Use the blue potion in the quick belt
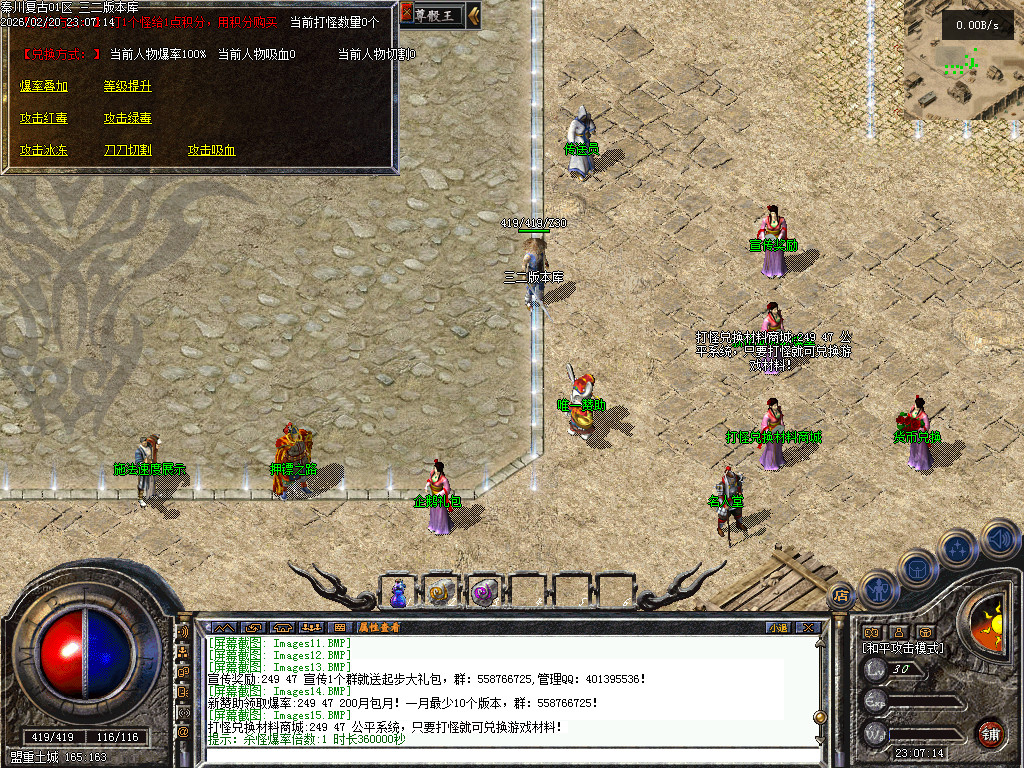Viewport: 1024px width, 768px height. (x=399, y=593)
